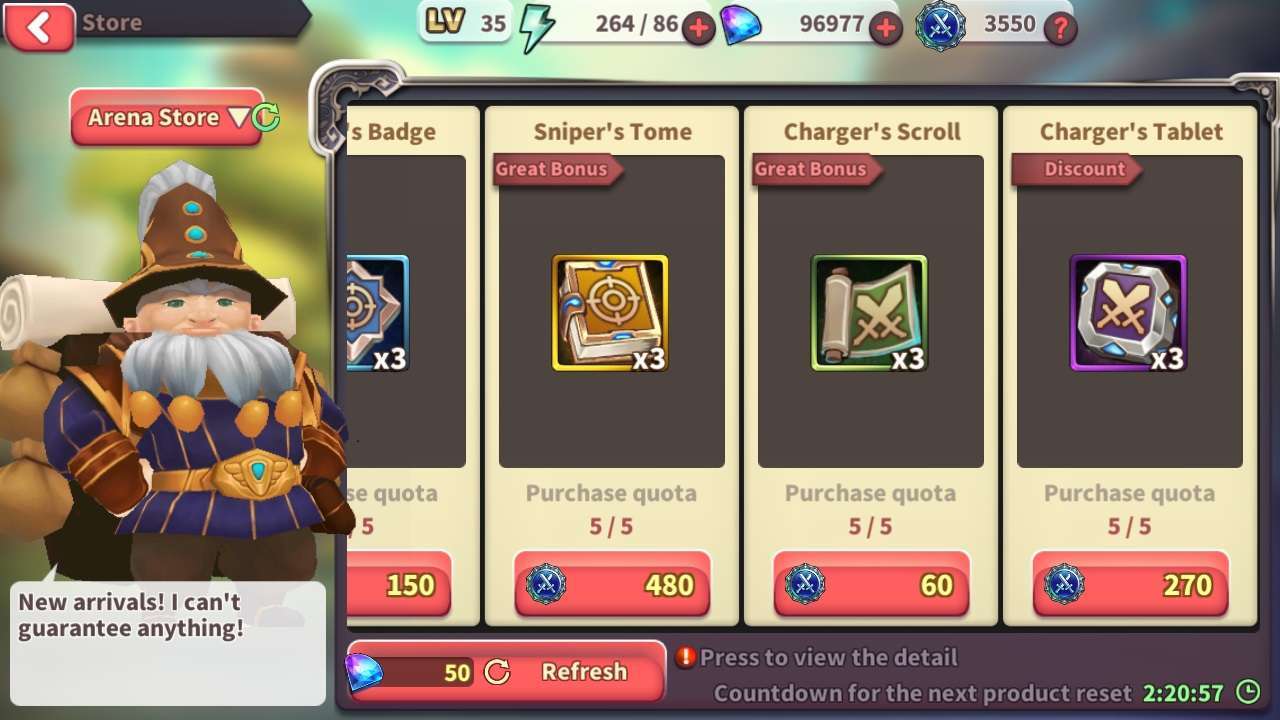Image resolution: width=1280 pixels, height=720 pixels.
Task: Add more energy with the plus button
Action: (698, 28)
